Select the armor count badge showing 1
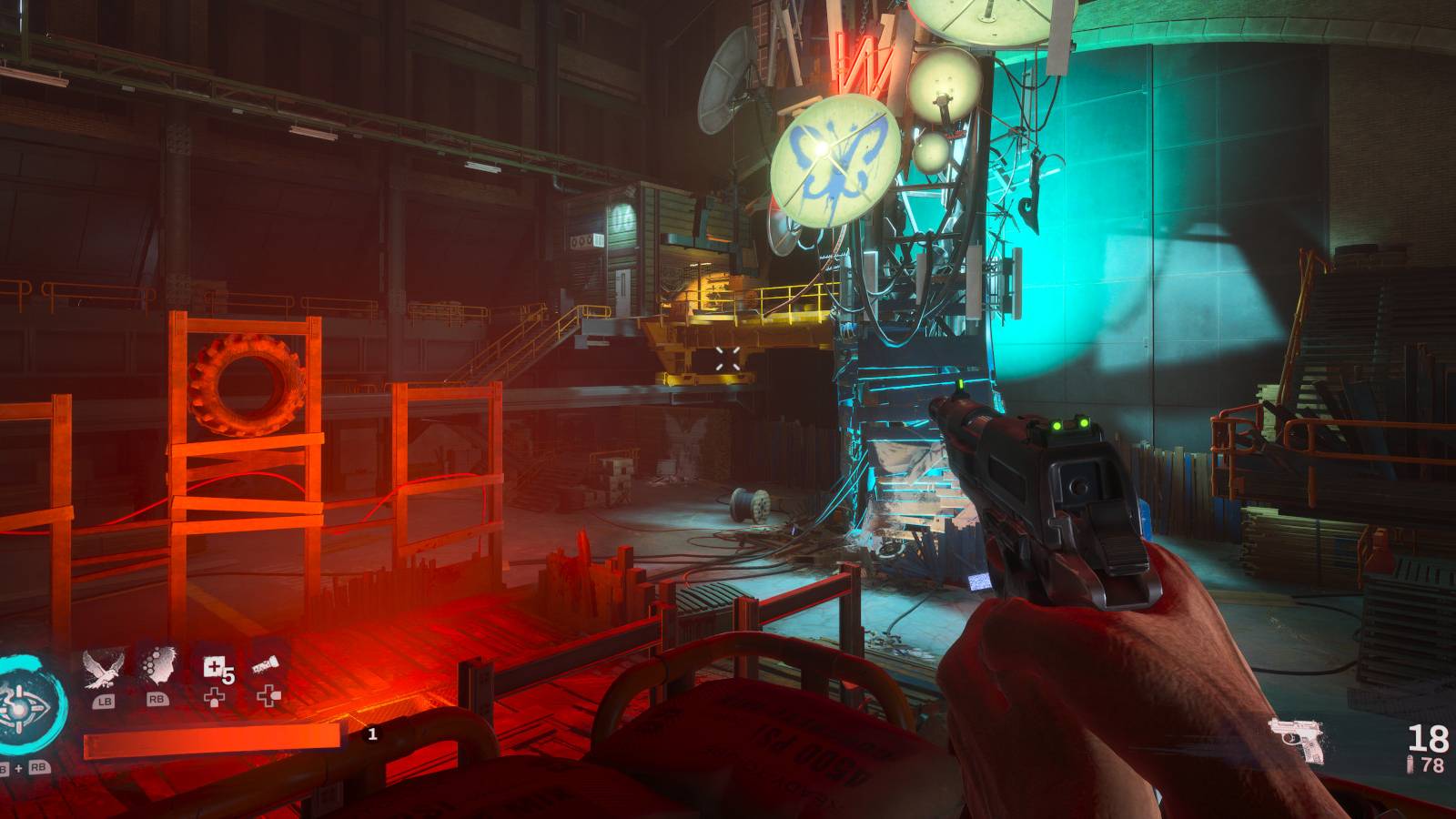The height and width of the screenshot is (819, 1456). tap(372, 734)
